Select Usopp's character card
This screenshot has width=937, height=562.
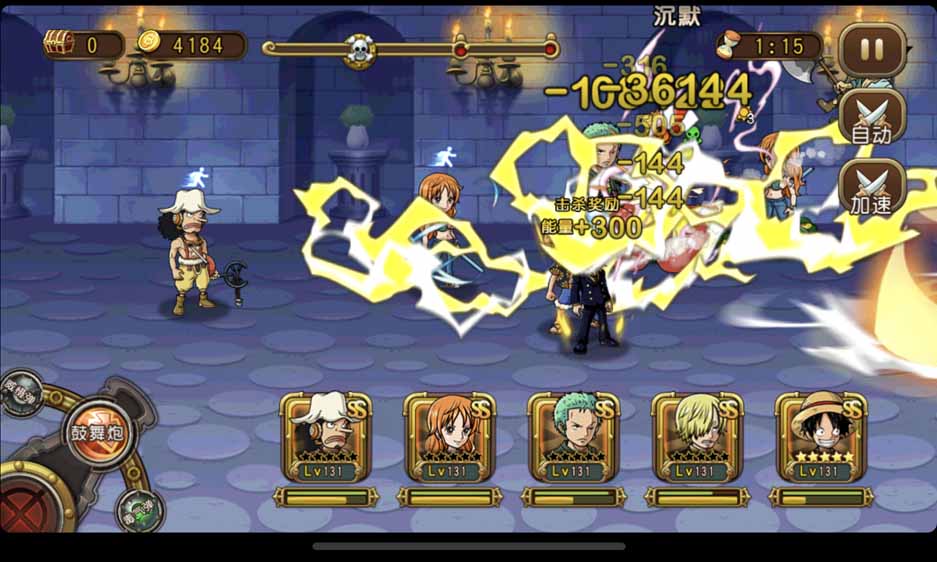coord(325,438)
